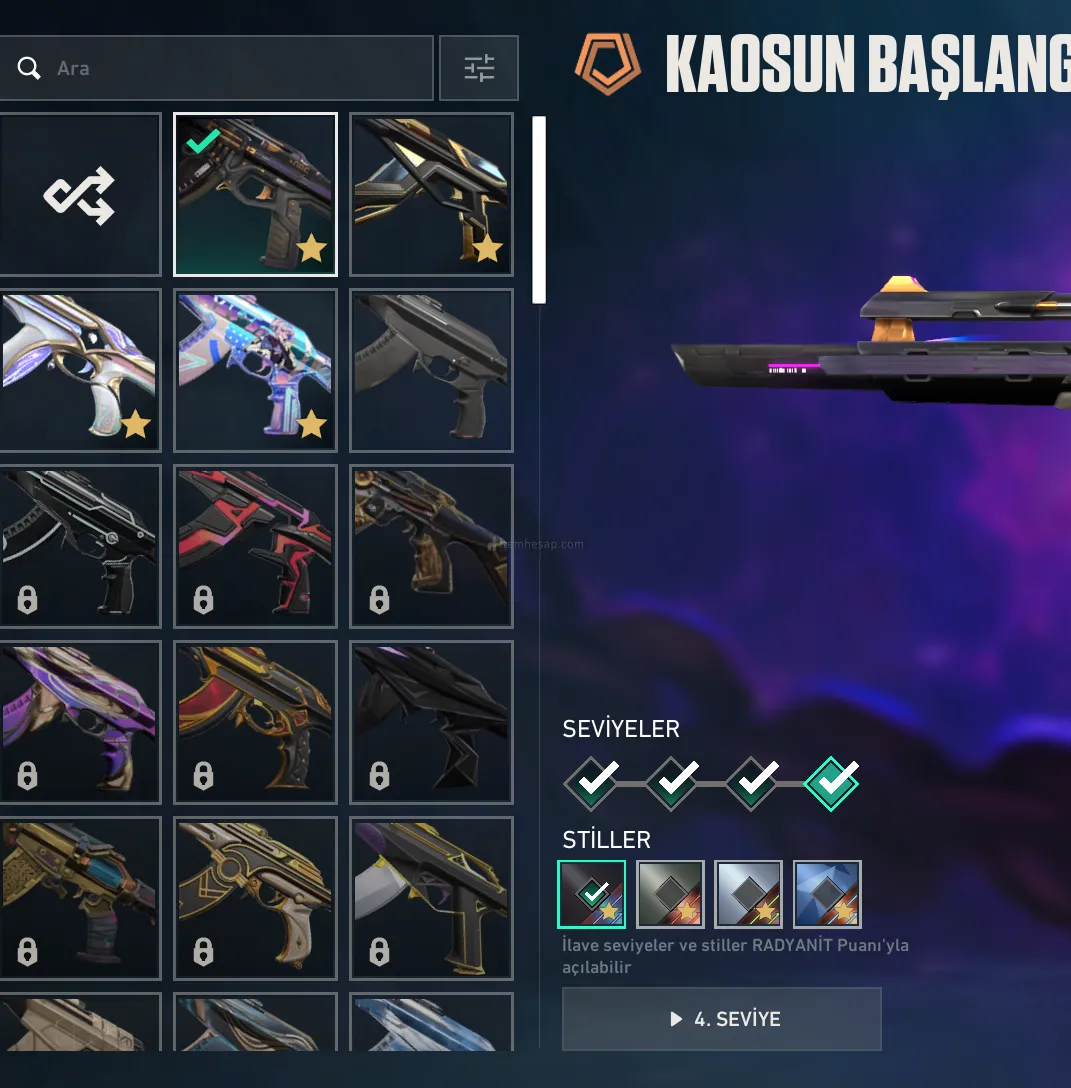Choose the black and gold angular skin
1071x1088 pixels.
[431, 194]
